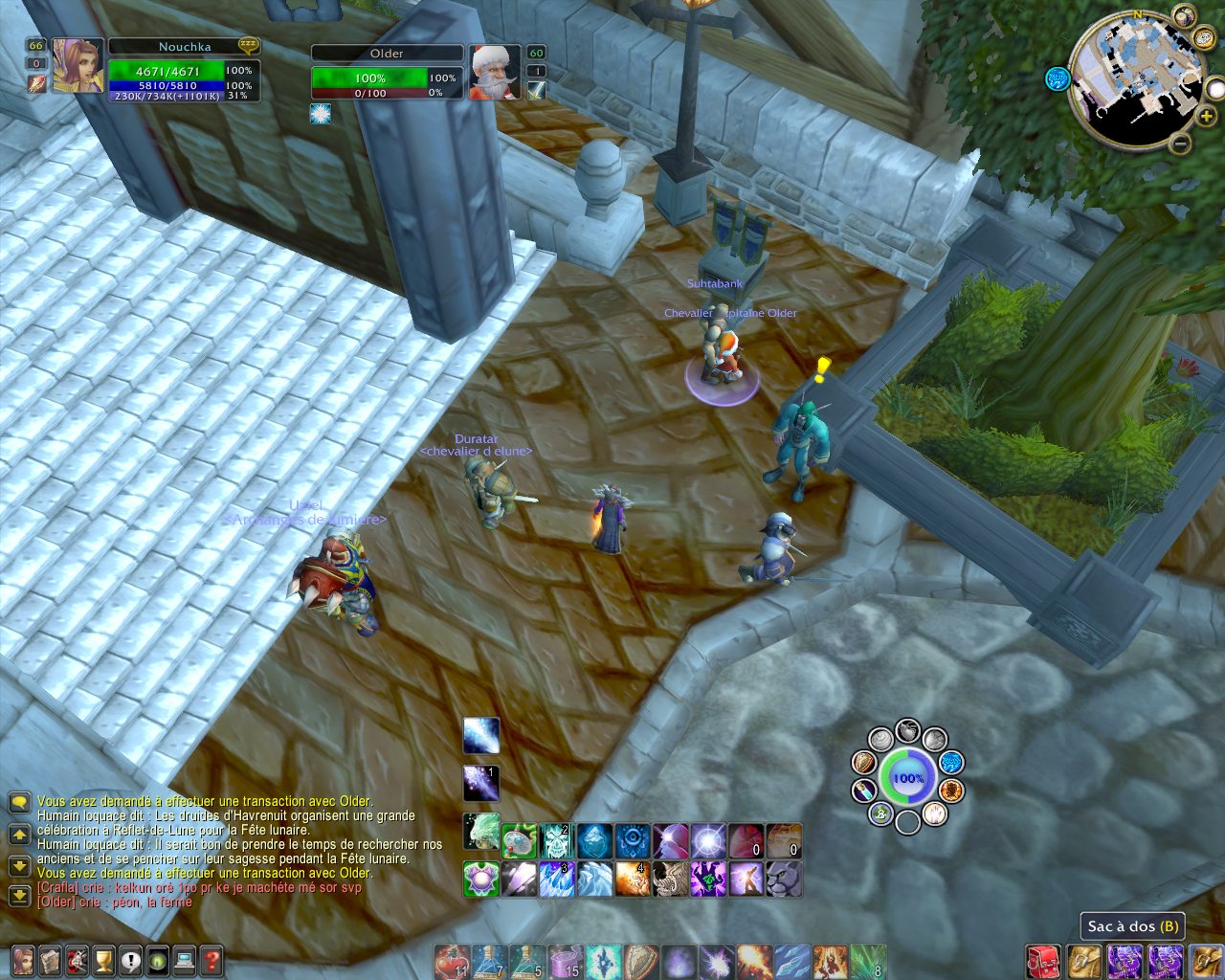Open the golden chalice micro button
The image size is (1225, 980).
coord(103,960)
